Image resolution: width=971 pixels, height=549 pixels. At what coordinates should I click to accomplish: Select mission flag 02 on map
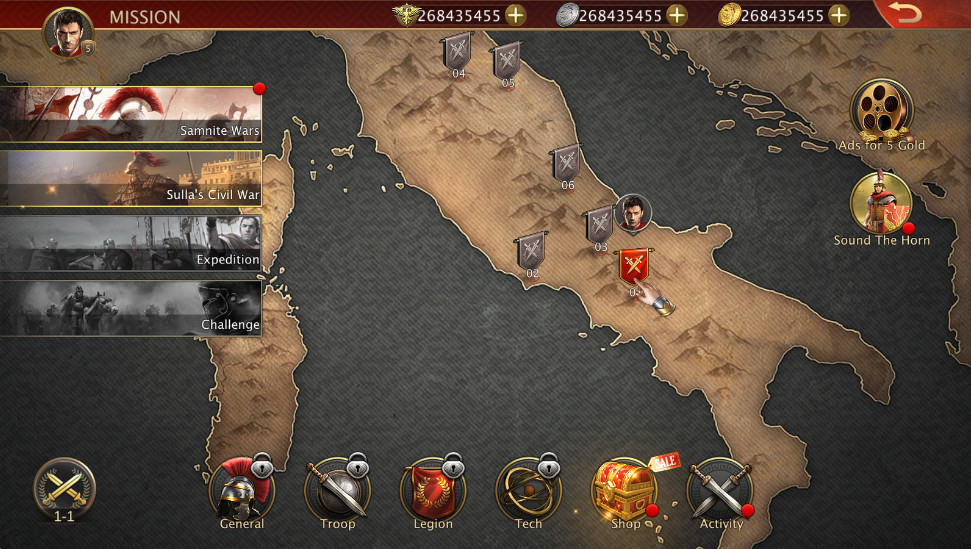pos(531,251)
